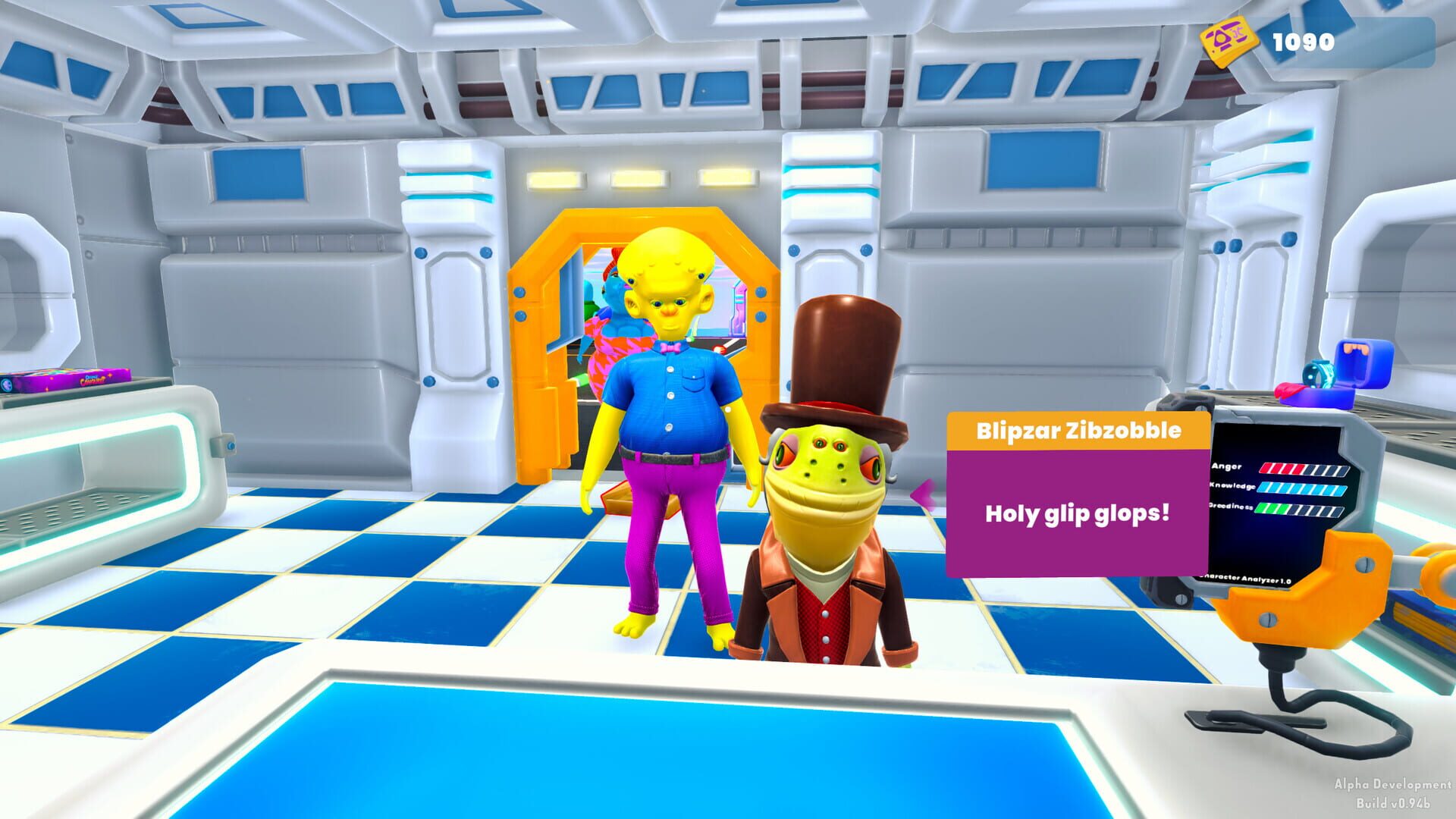
Task: Click the Holy glip glops dialogue text
Action: pyautogui.click(x=1077, y=513)
